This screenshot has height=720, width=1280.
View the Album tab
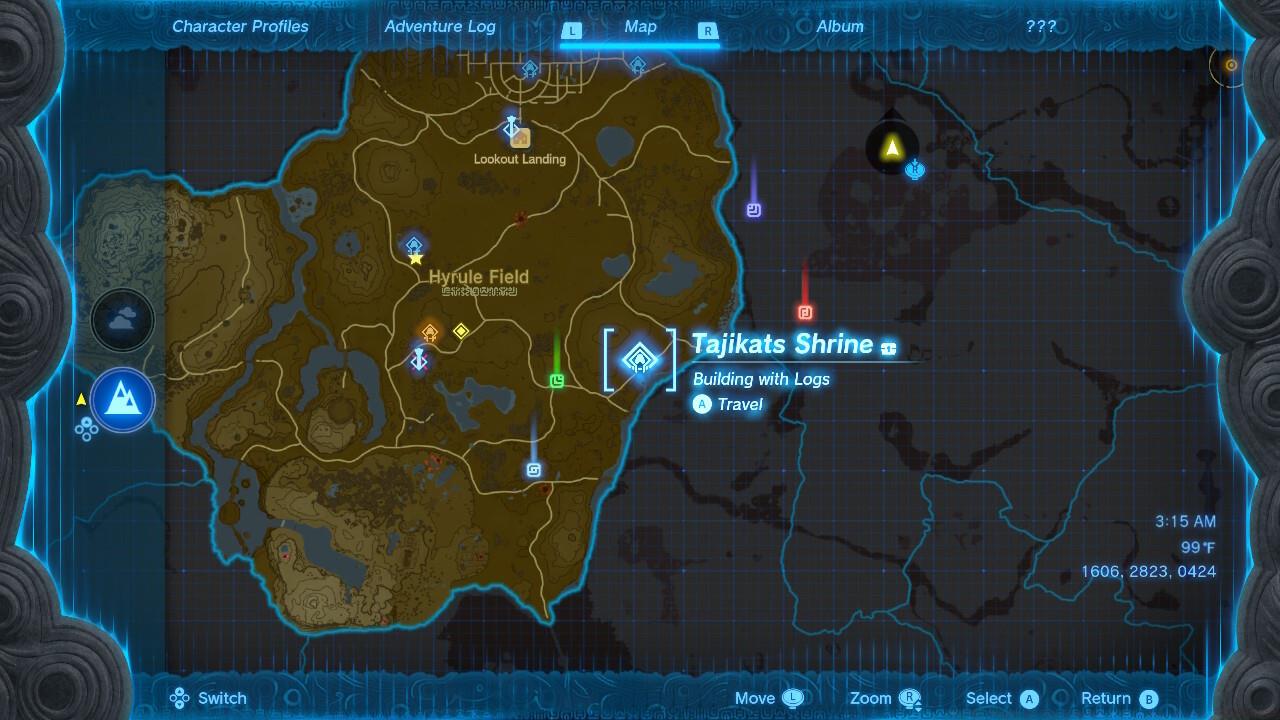(839, 26)
